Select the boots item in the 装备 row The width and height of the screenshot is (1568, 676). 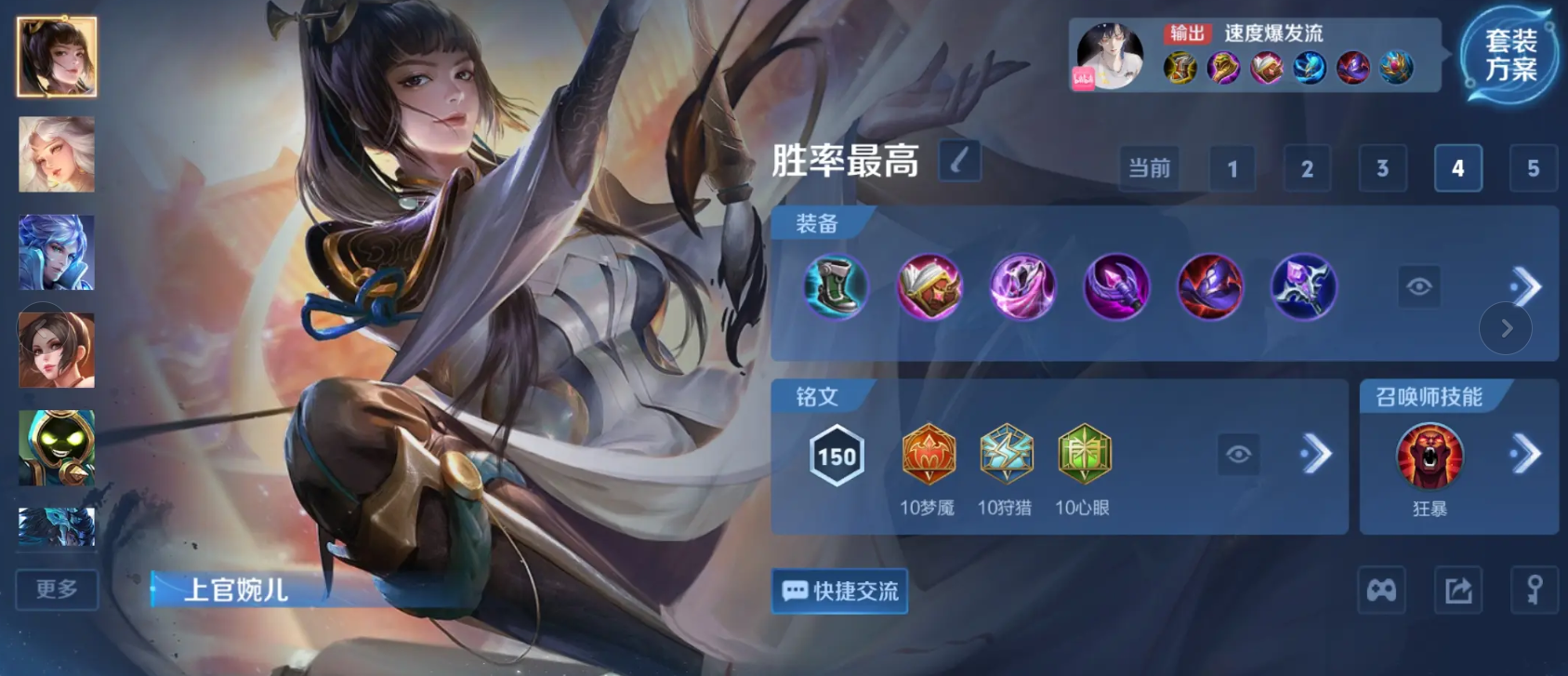836,288
